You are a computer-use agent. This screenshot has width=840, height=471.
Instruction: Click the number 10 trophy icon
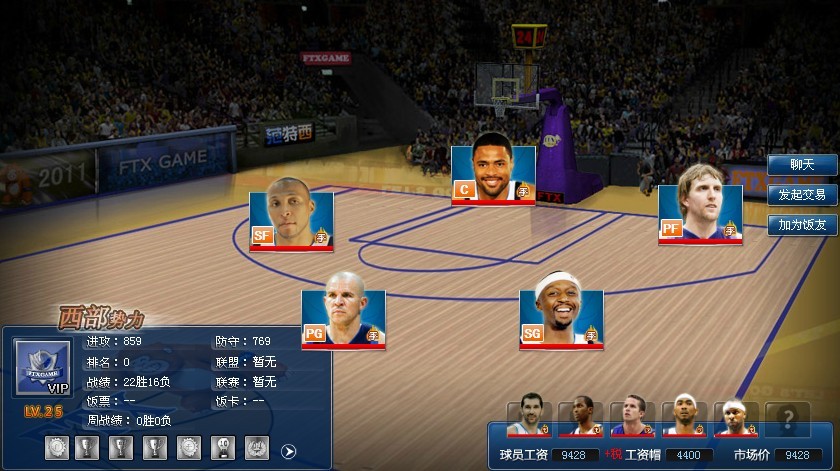pos(222,448)
